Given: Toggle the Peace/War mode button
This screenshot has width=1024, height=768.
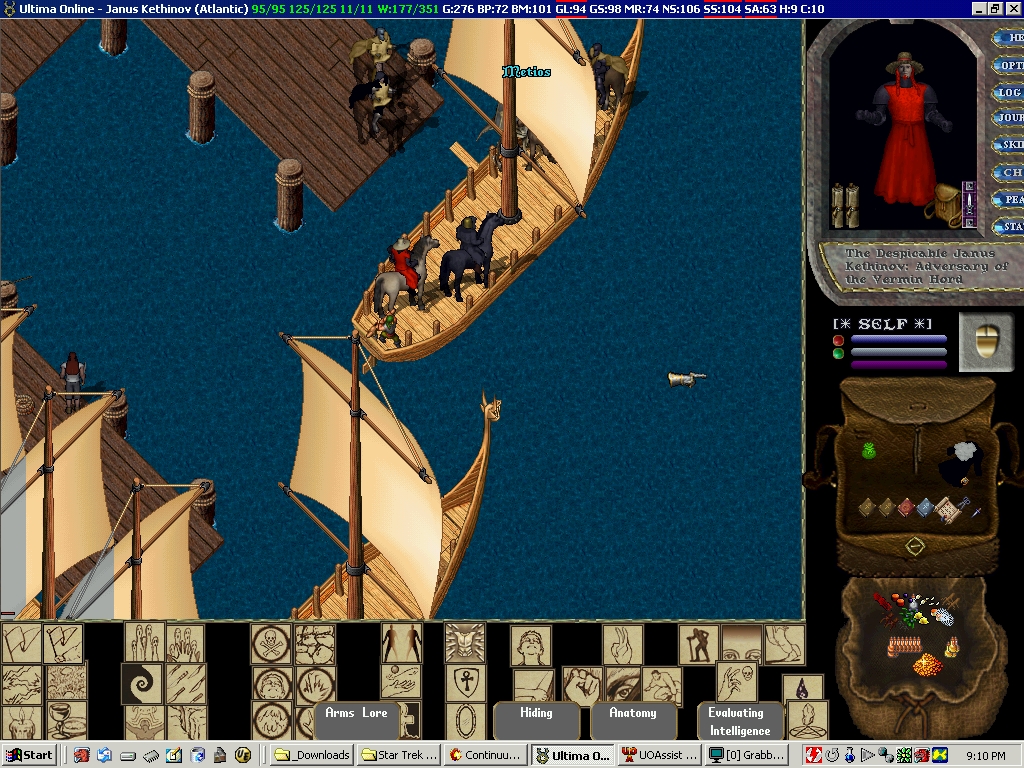Looking at the screenshot, I should (1010, 199).
